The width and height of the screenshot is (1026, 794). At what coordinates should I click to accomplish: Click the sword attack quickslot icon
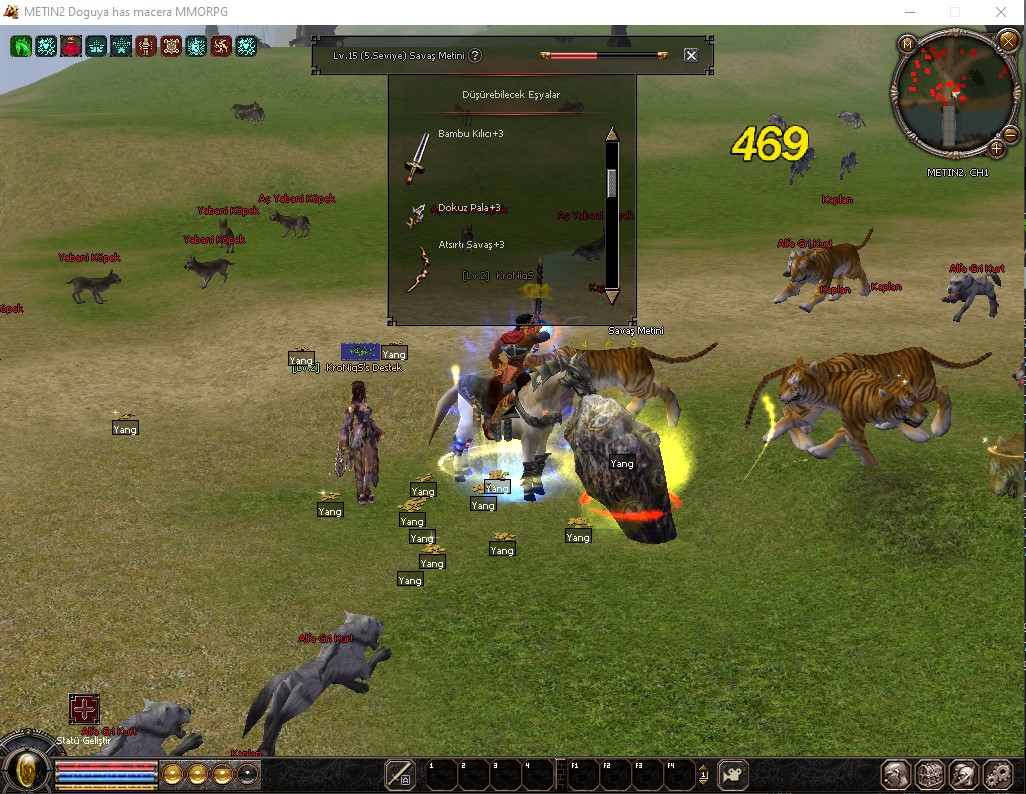click(x=400, y=773)
